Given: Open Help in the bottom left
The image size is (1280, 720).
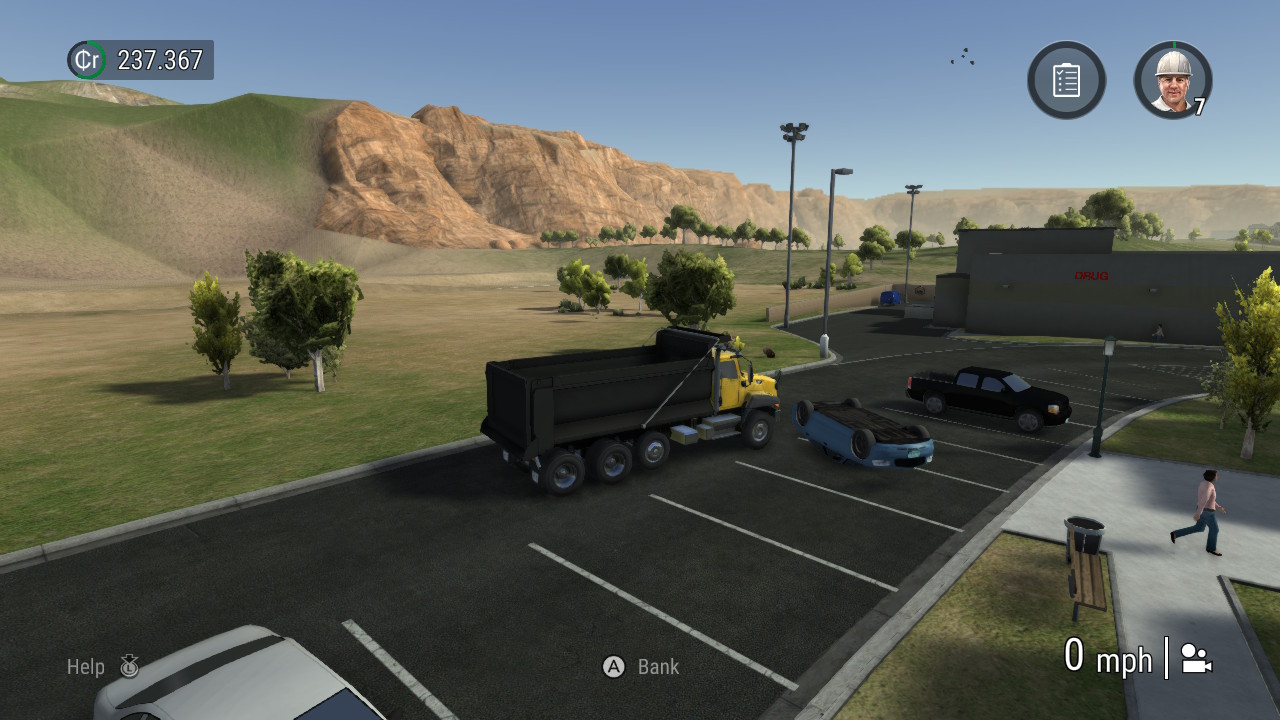Looking at the screenshot, I should pos(87,666).
